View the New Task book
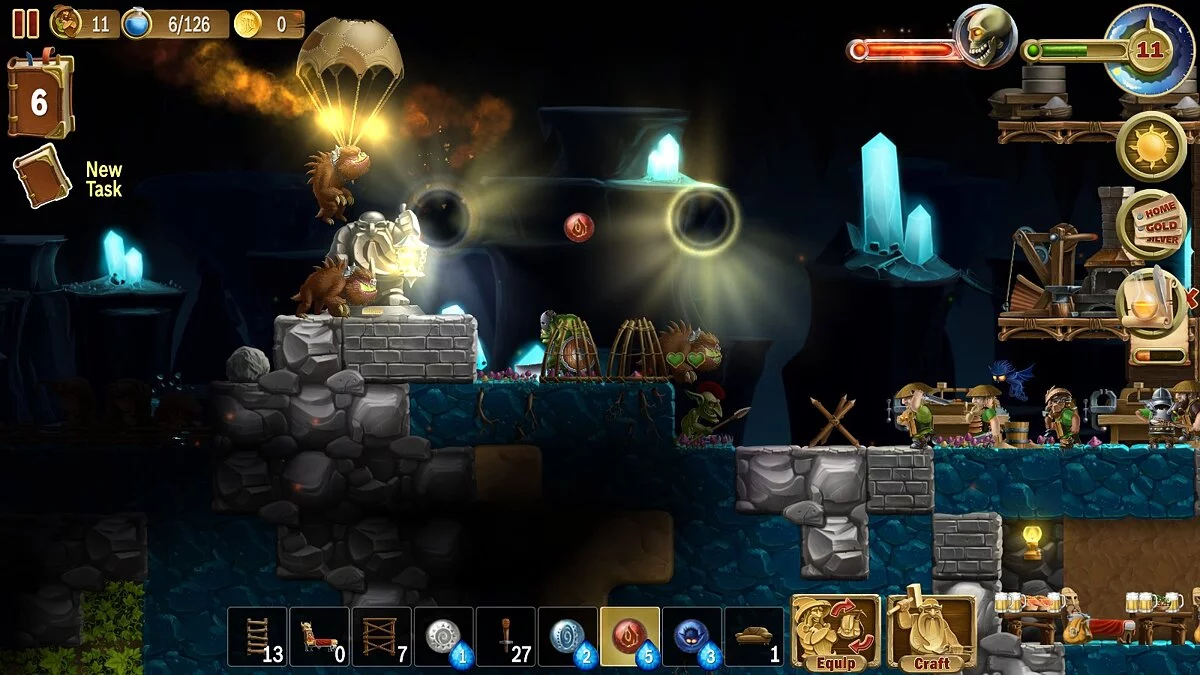Viewport: 1200px width, 675px height. tap(42, 176)
